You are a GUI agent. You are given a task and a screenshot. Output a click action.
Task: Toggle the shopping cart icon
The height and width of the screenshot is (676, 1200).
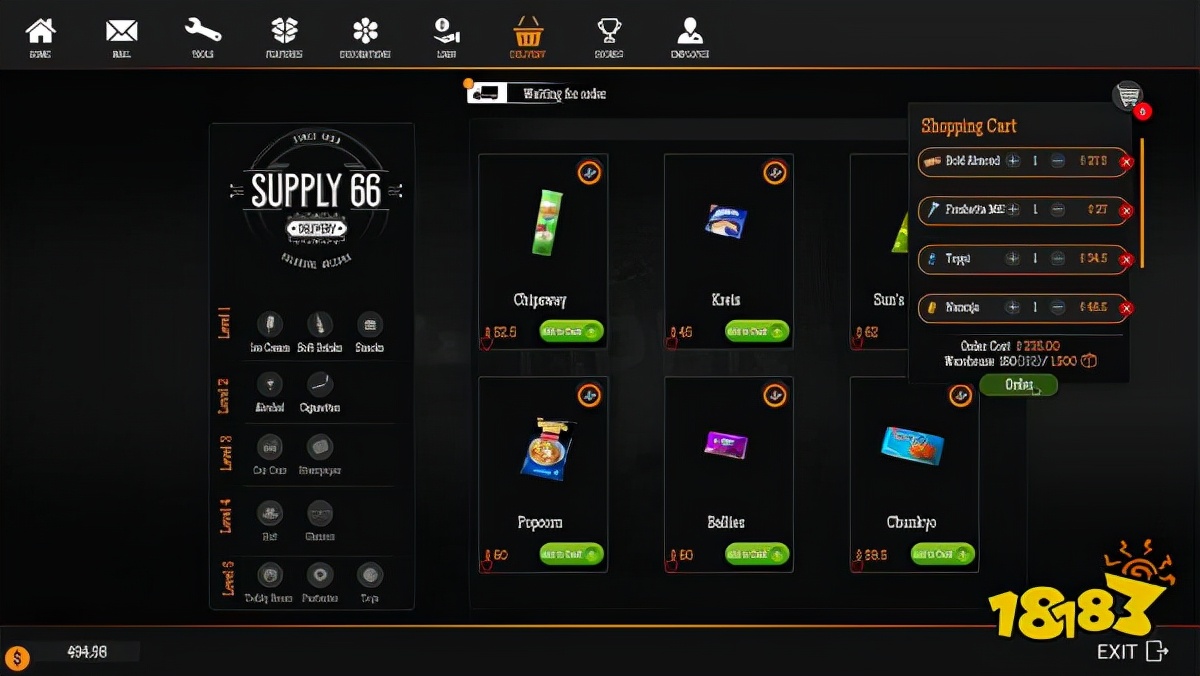pos(1128,96)
